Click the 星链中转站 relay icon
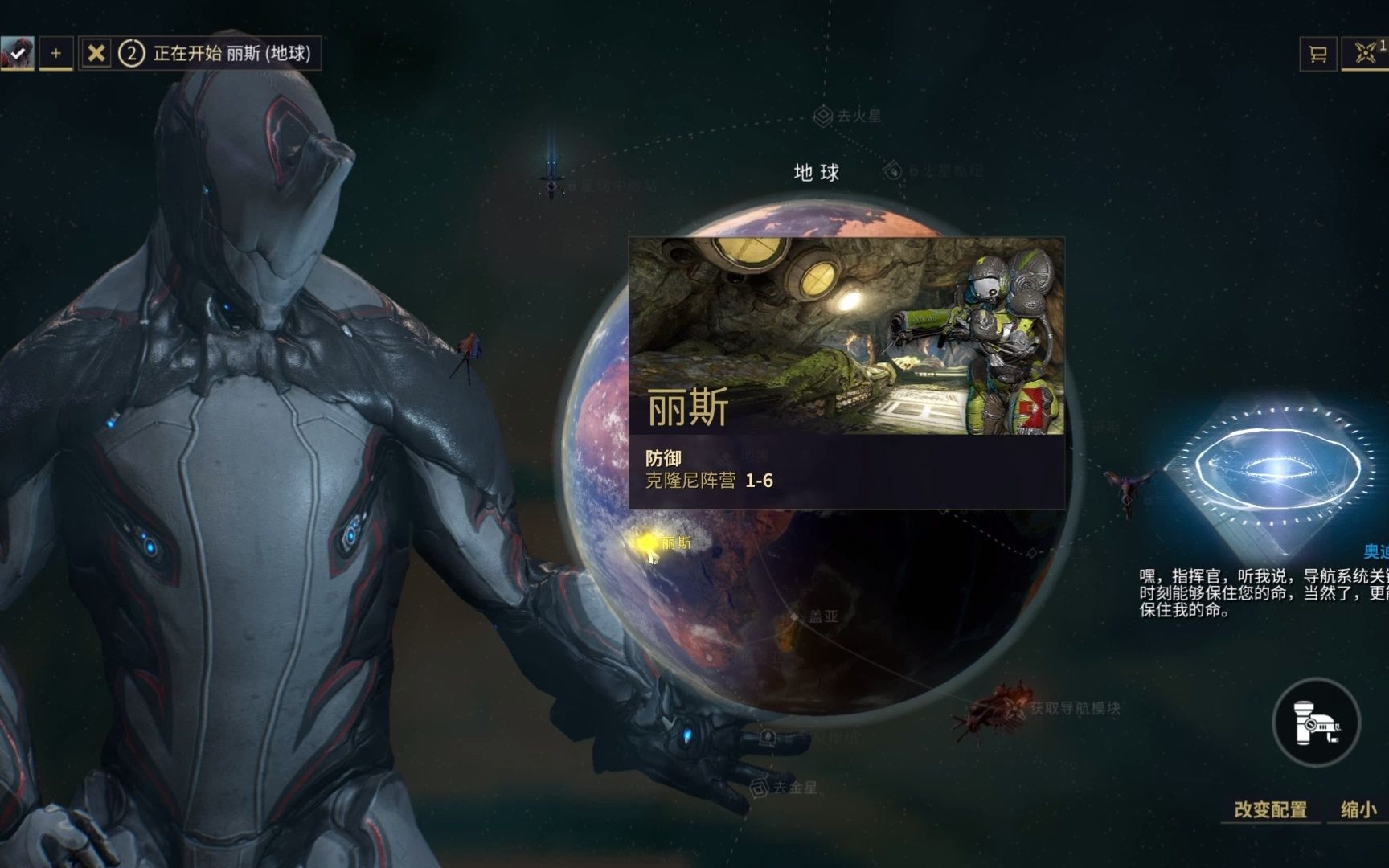The height and width of the screenshot is (868, 1389). click(x=551, y=186)
